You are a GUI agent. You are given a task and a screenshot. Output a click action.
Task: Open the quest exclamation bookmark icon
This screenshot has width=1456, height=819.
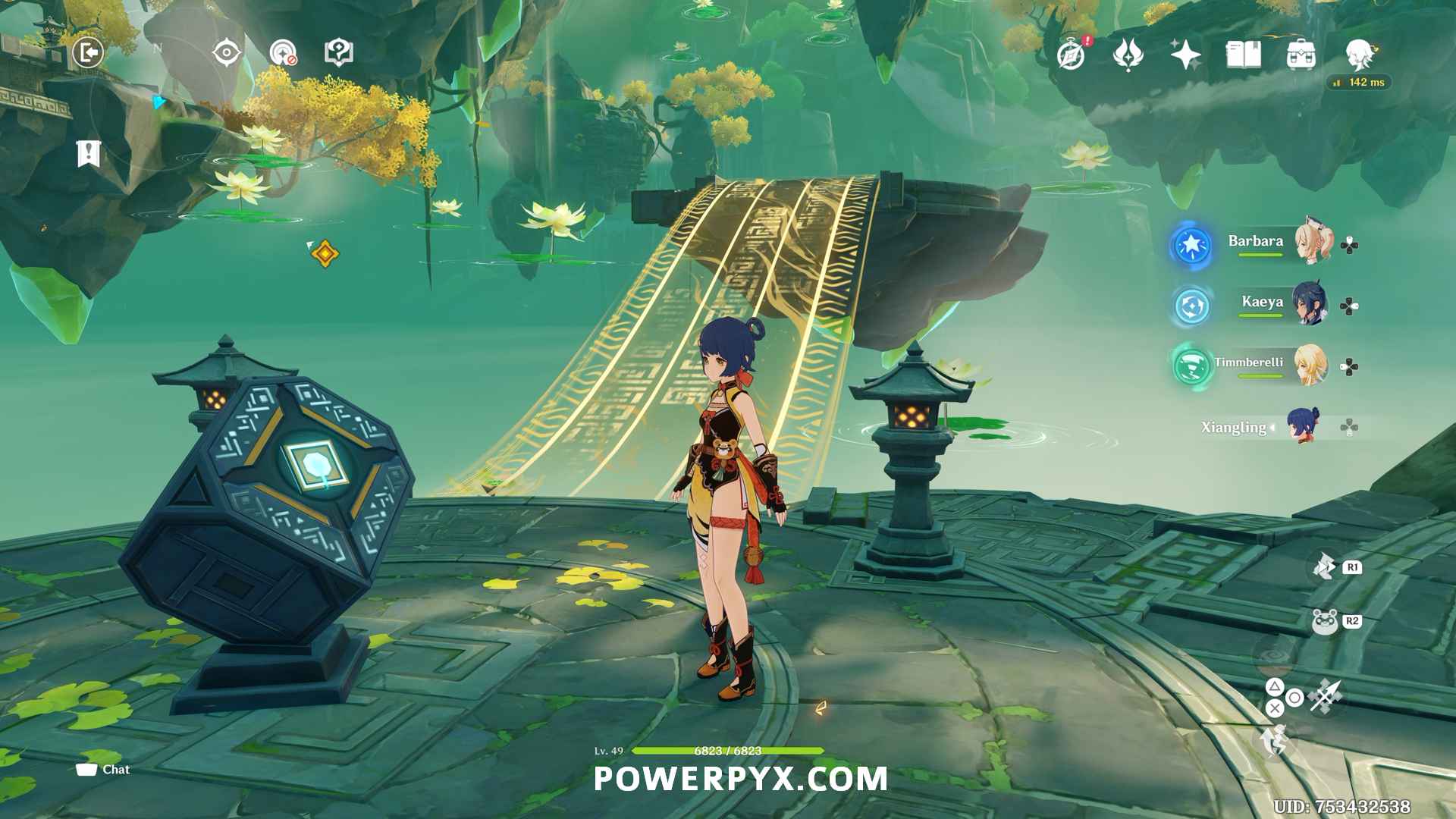[88, 153]
